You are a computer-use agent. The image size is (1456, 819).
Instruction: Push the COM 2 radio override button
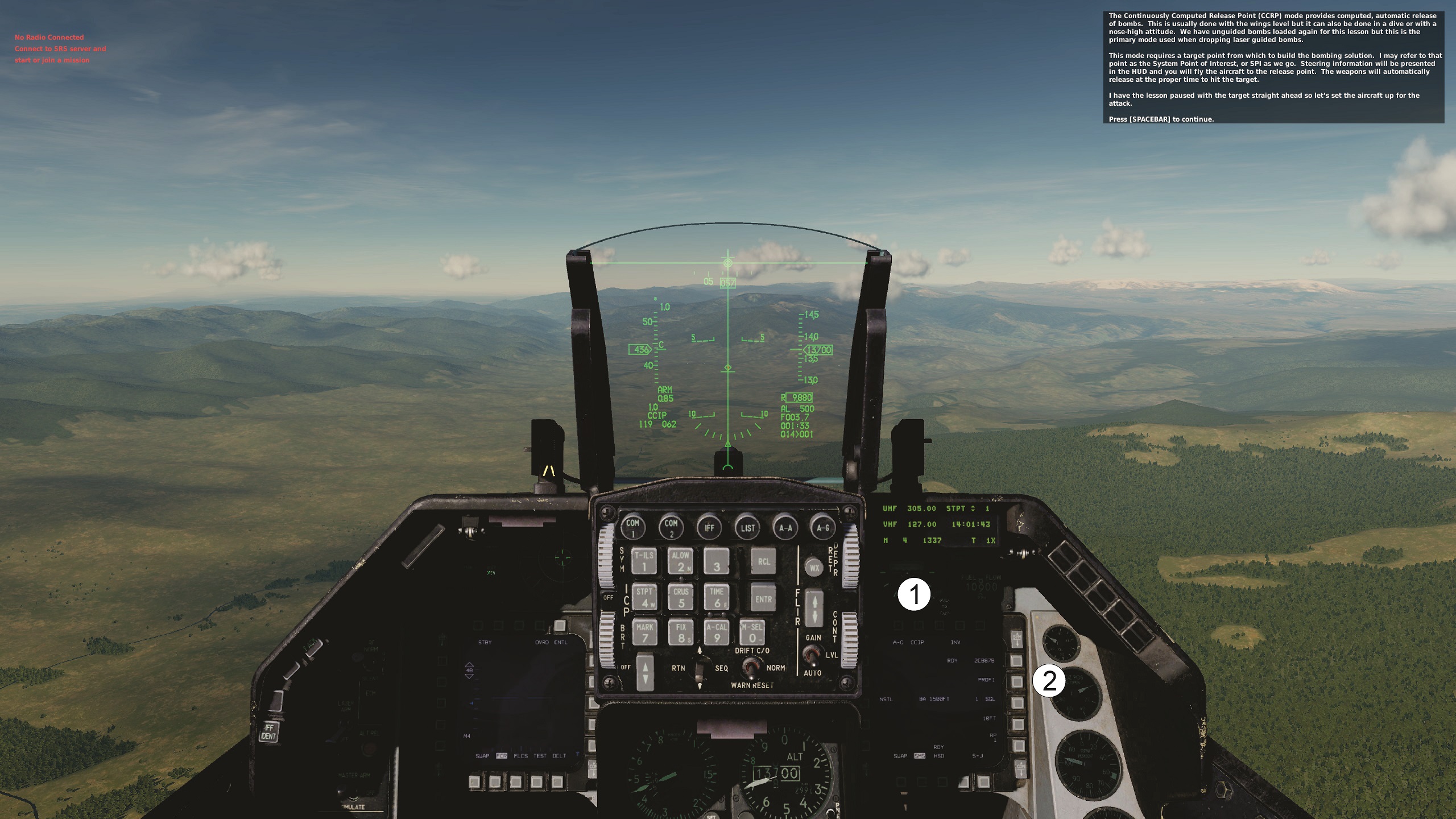tap(671, 527)
